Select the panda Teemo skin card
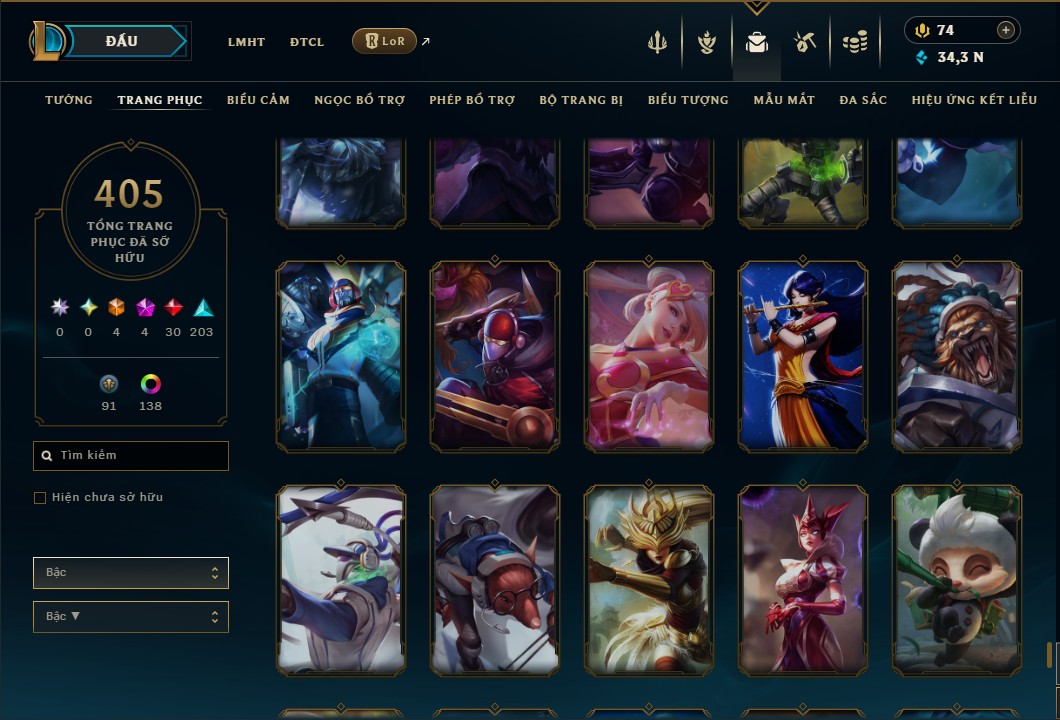This screenshot has width=1060, height=720. pos(957,580)
